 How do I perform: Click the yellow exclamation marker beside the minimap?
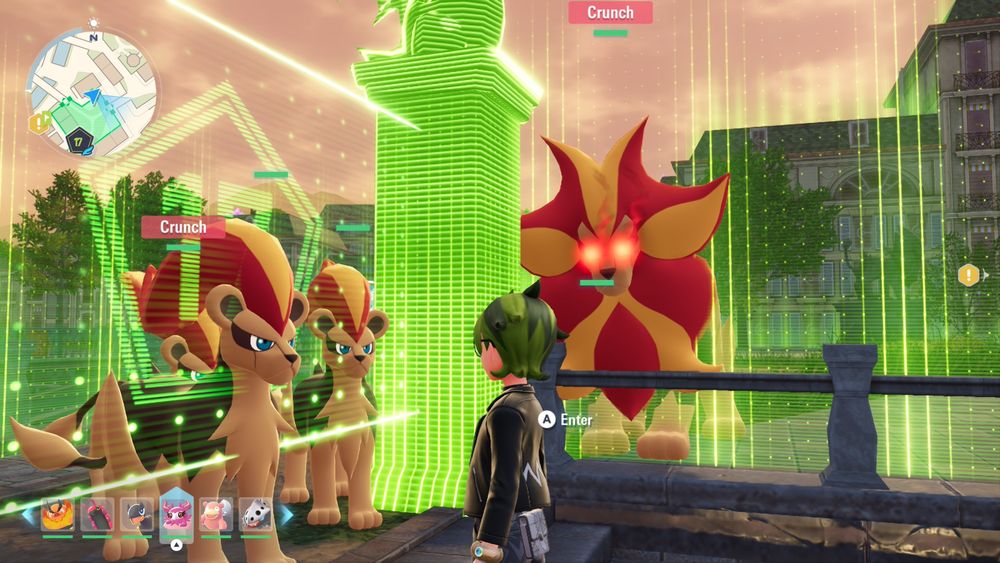[x=38, y=123]
